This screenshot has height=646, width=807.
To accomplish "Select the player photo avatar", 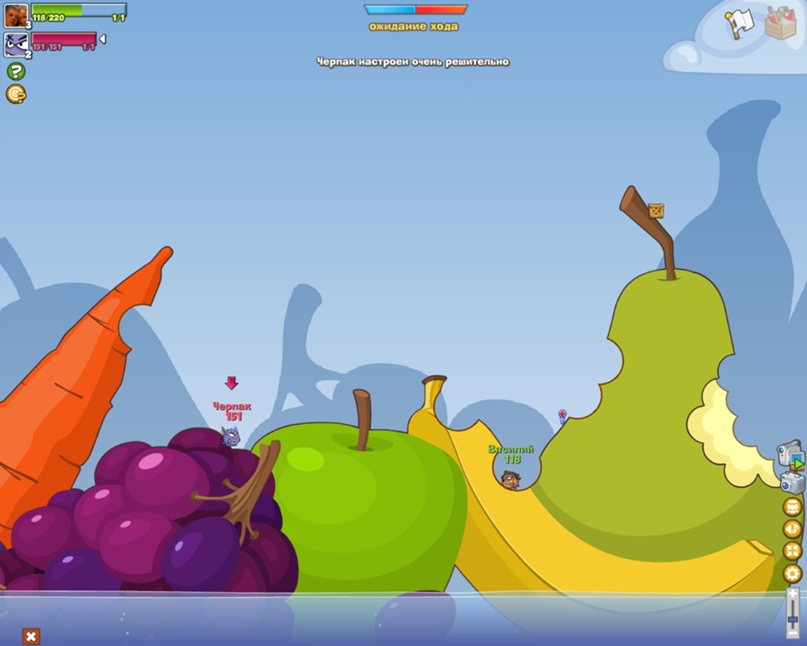I will pos(16,15).
